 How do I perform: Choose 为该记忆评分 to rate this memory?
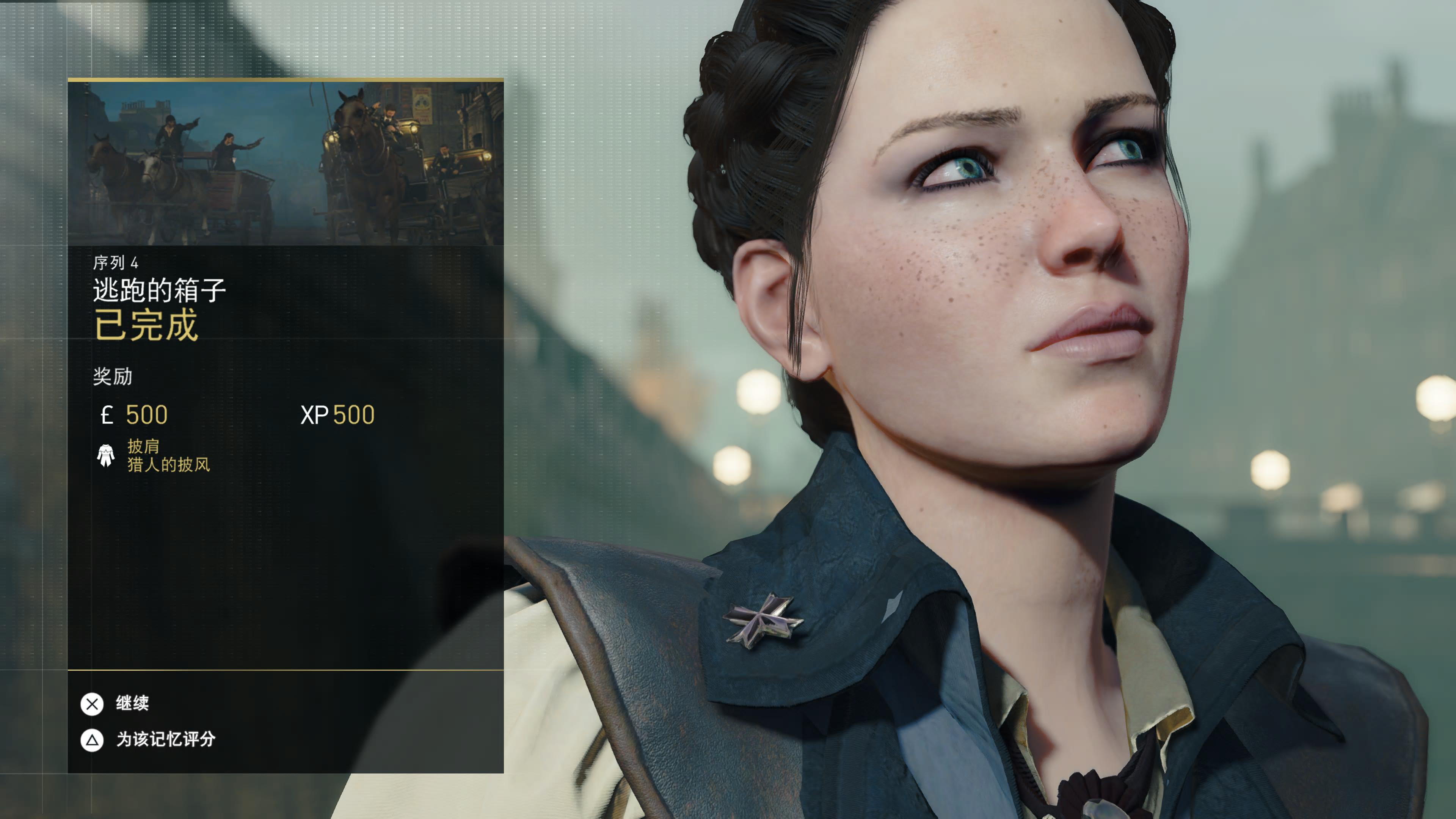(165, 739)
